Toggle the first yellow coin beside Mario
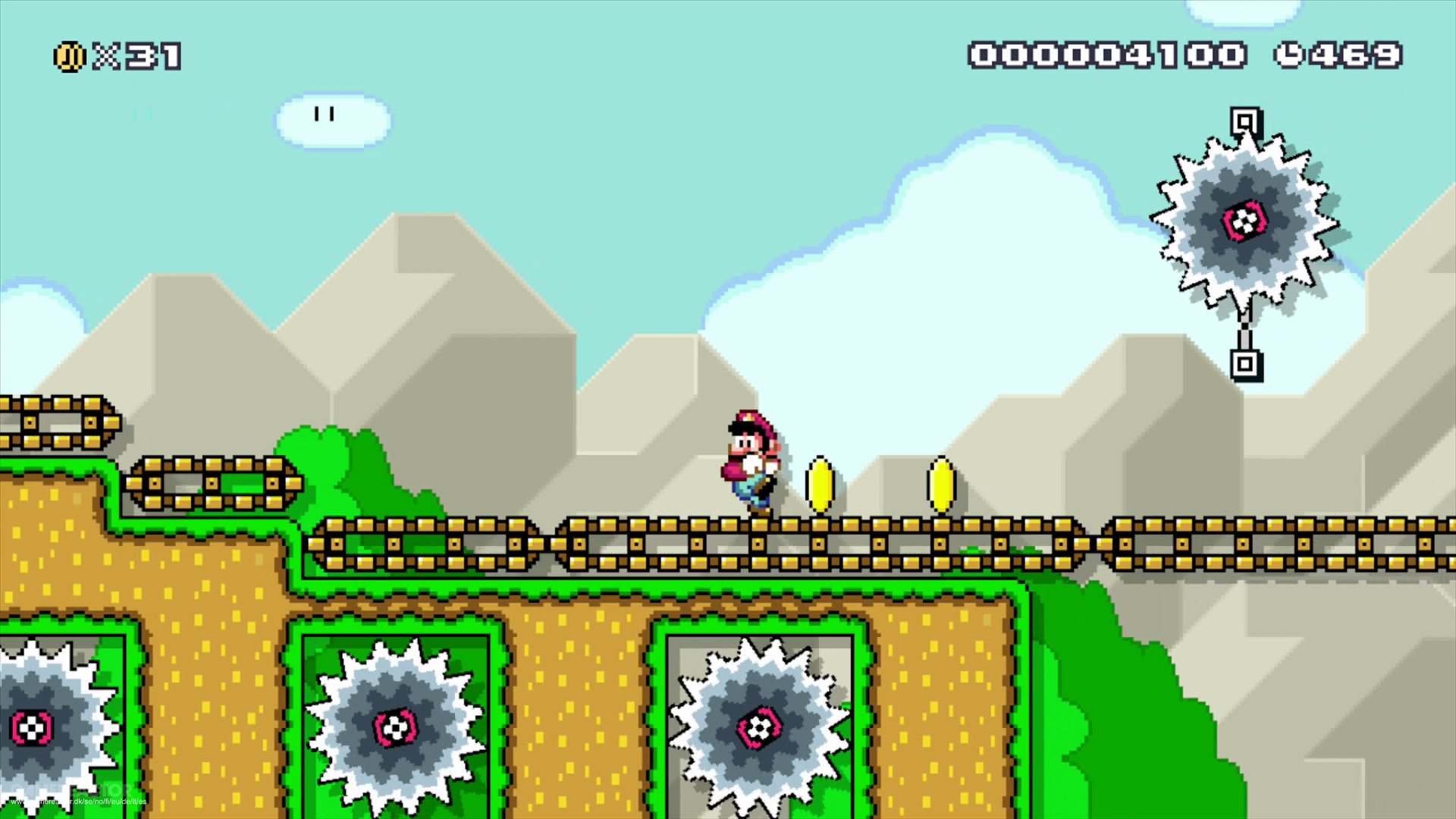 point(821,482)
